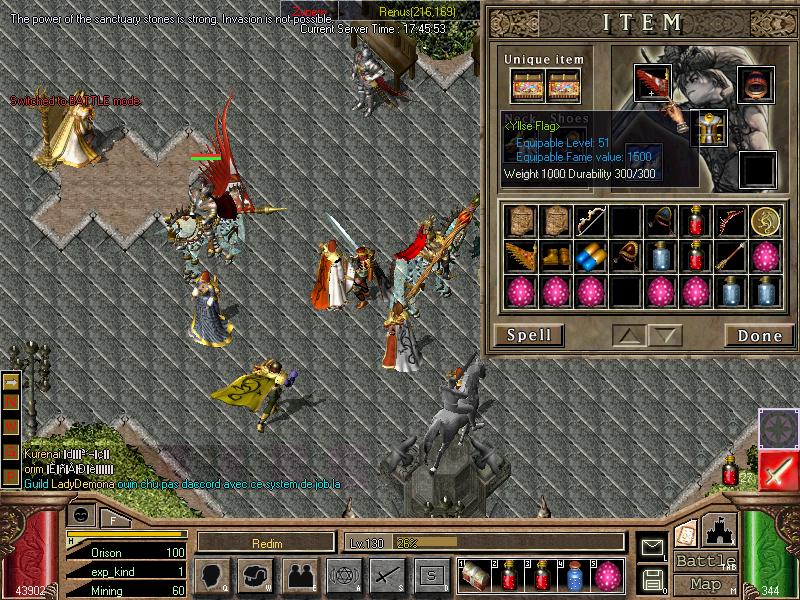
Task: Page inventory down with the down arrow
Action: (663, 335)
